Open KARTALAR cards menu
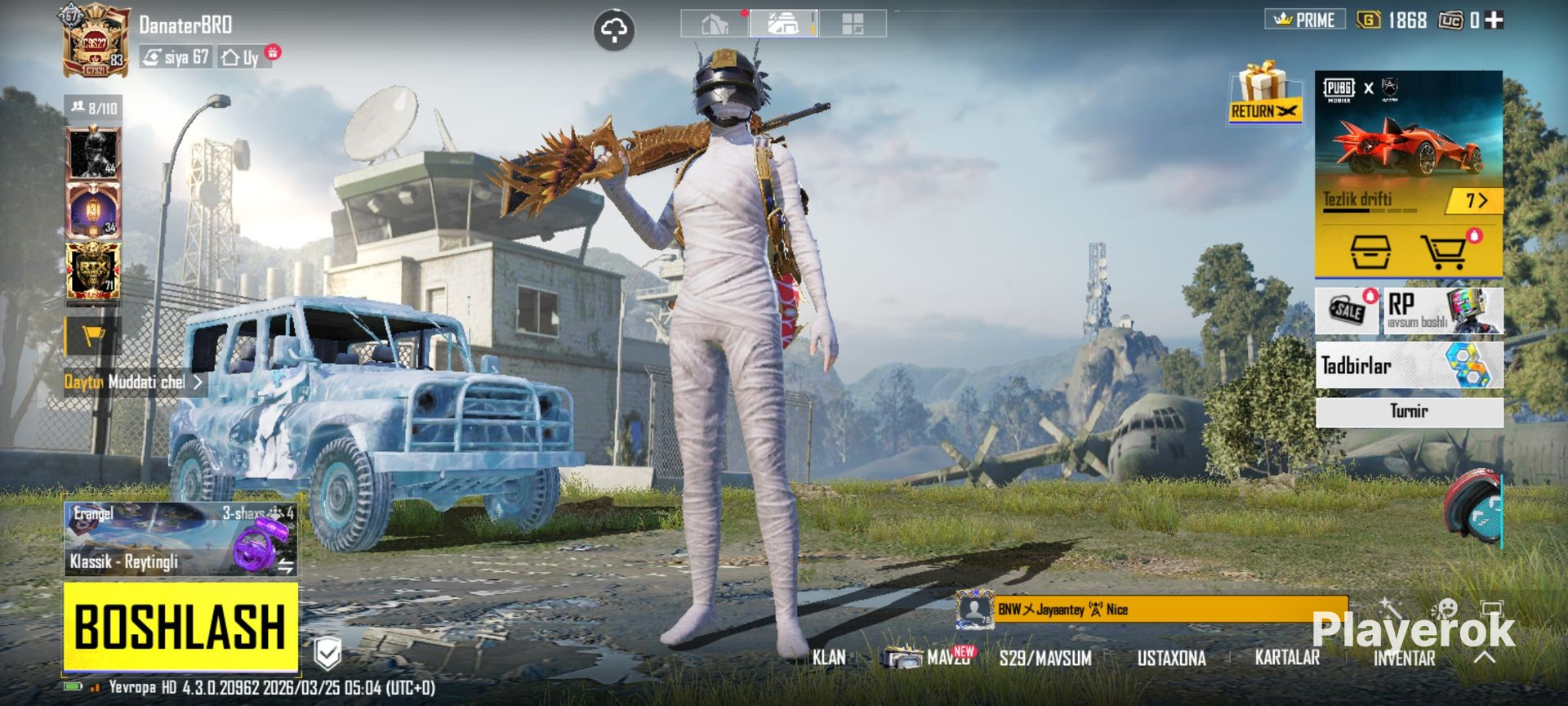Screen dimensions: 1568x706 click(x=1287, y=657)
